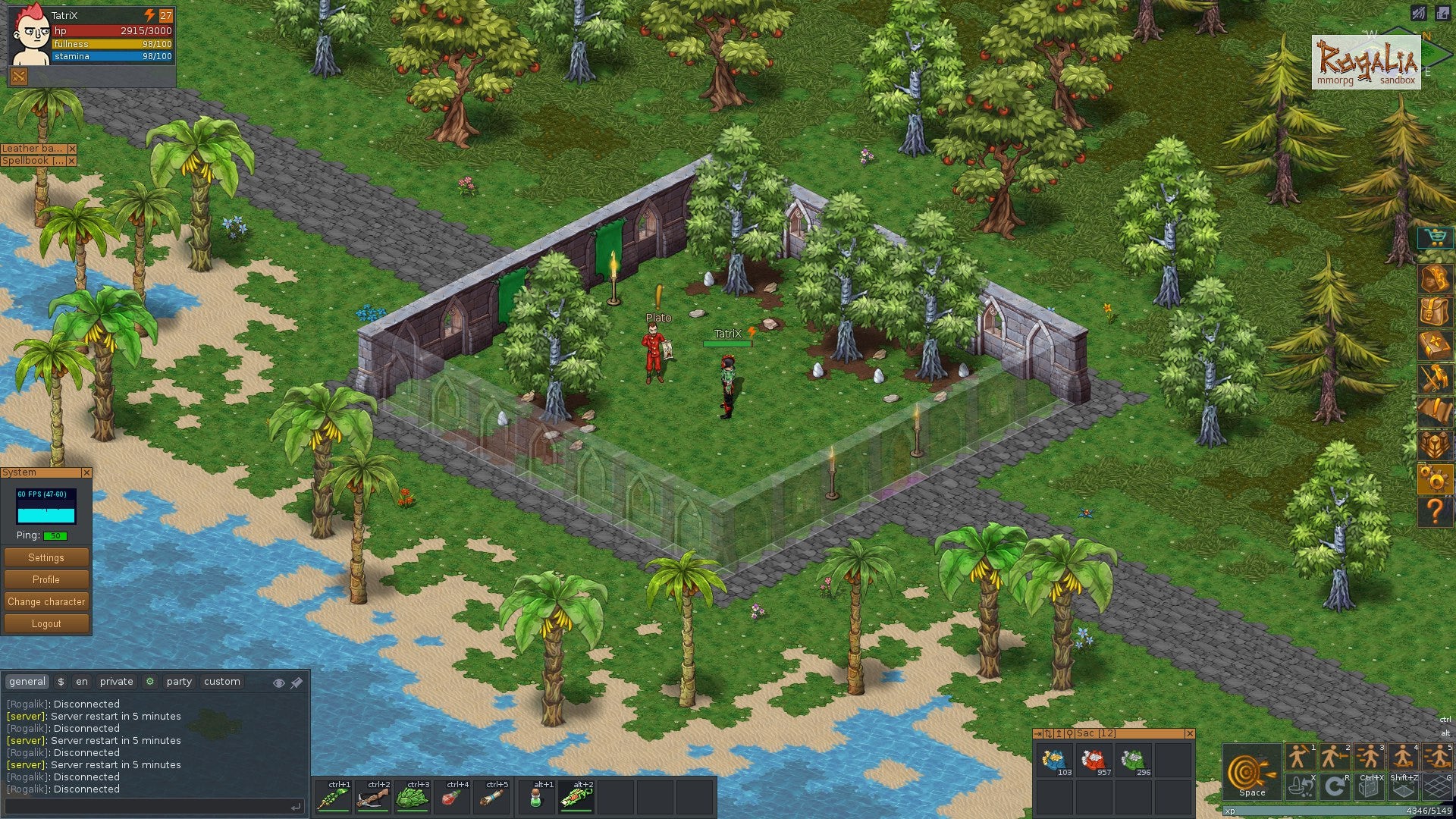Screen dimensions: 1456x819
Task: Open the custom chat tab
Action: [221, 682]
